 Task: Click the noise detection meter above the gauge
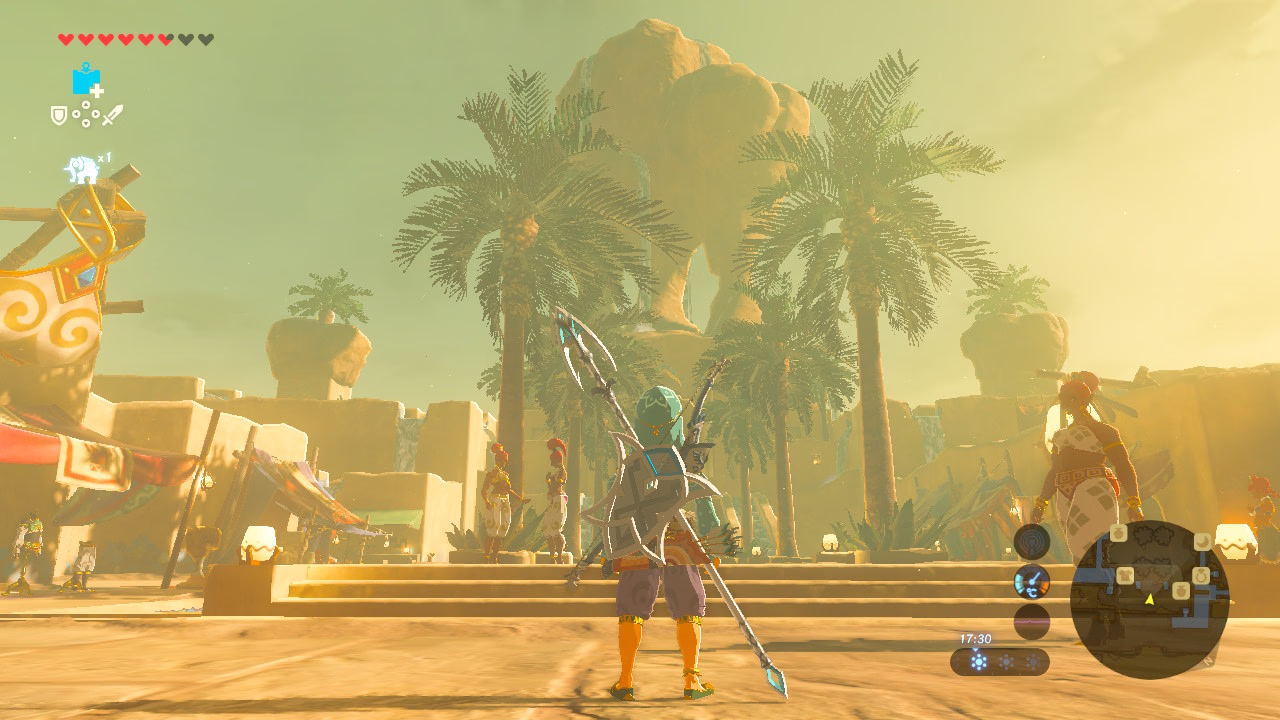point(1032,540)
